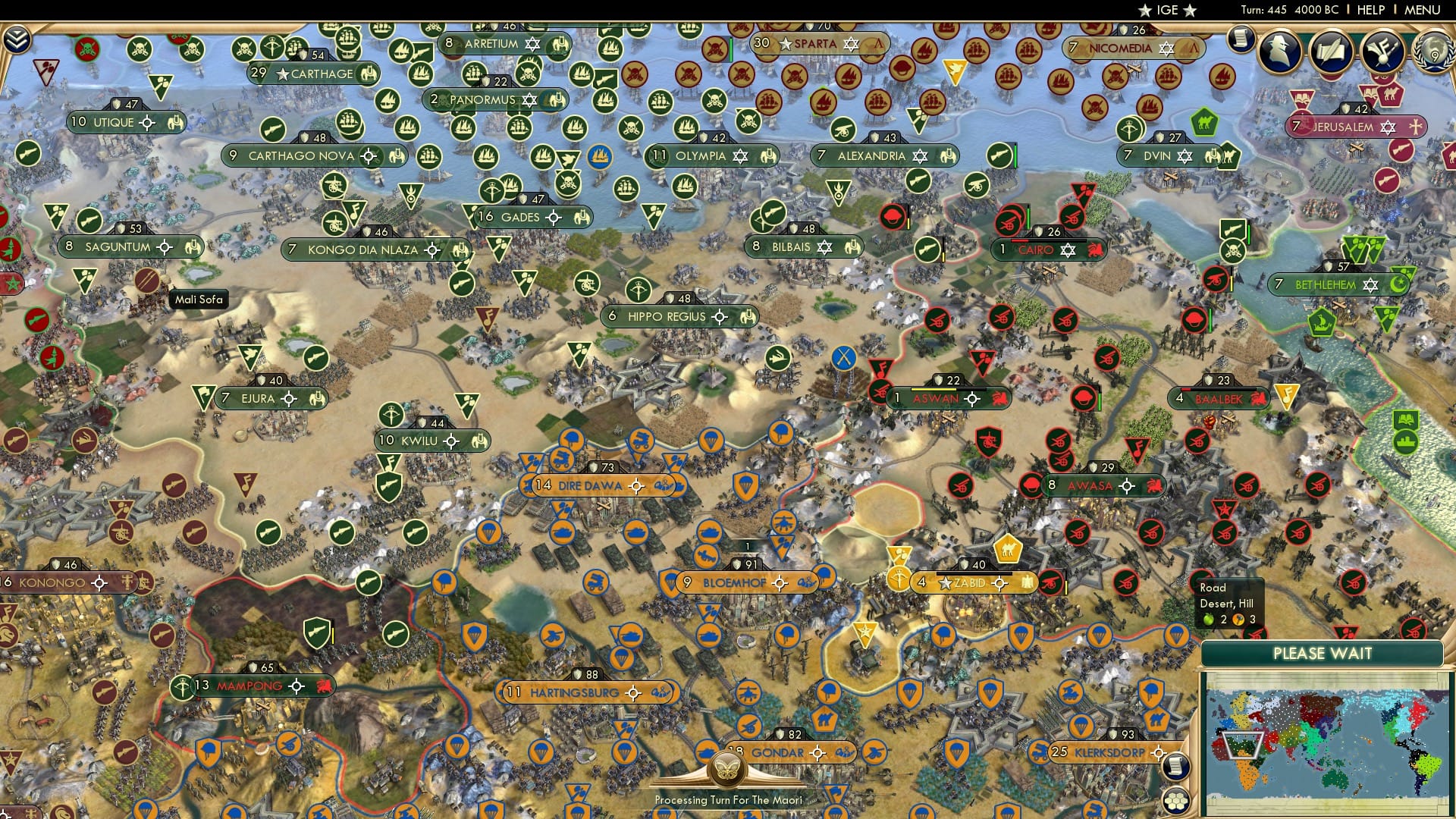Select the red cannon unit flag near Aswan

pyautogui.click(x=879, y=393)
